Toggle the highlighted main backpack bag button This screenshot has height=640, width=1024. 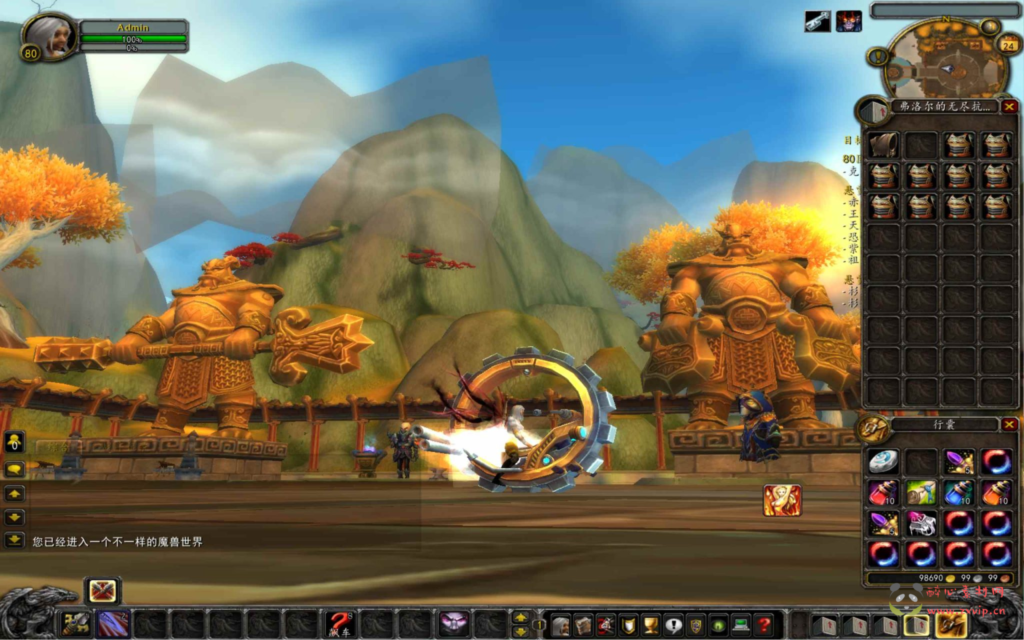click(x=950, y=624)
